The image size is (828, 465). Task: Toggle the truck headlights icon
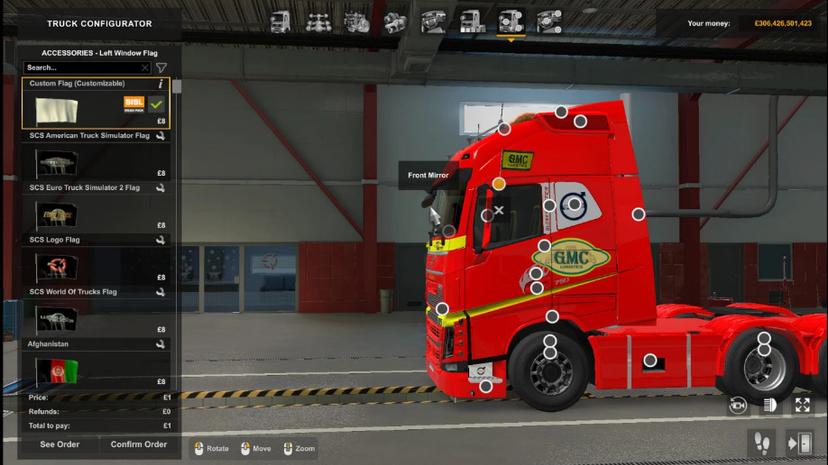click(770, 405)
